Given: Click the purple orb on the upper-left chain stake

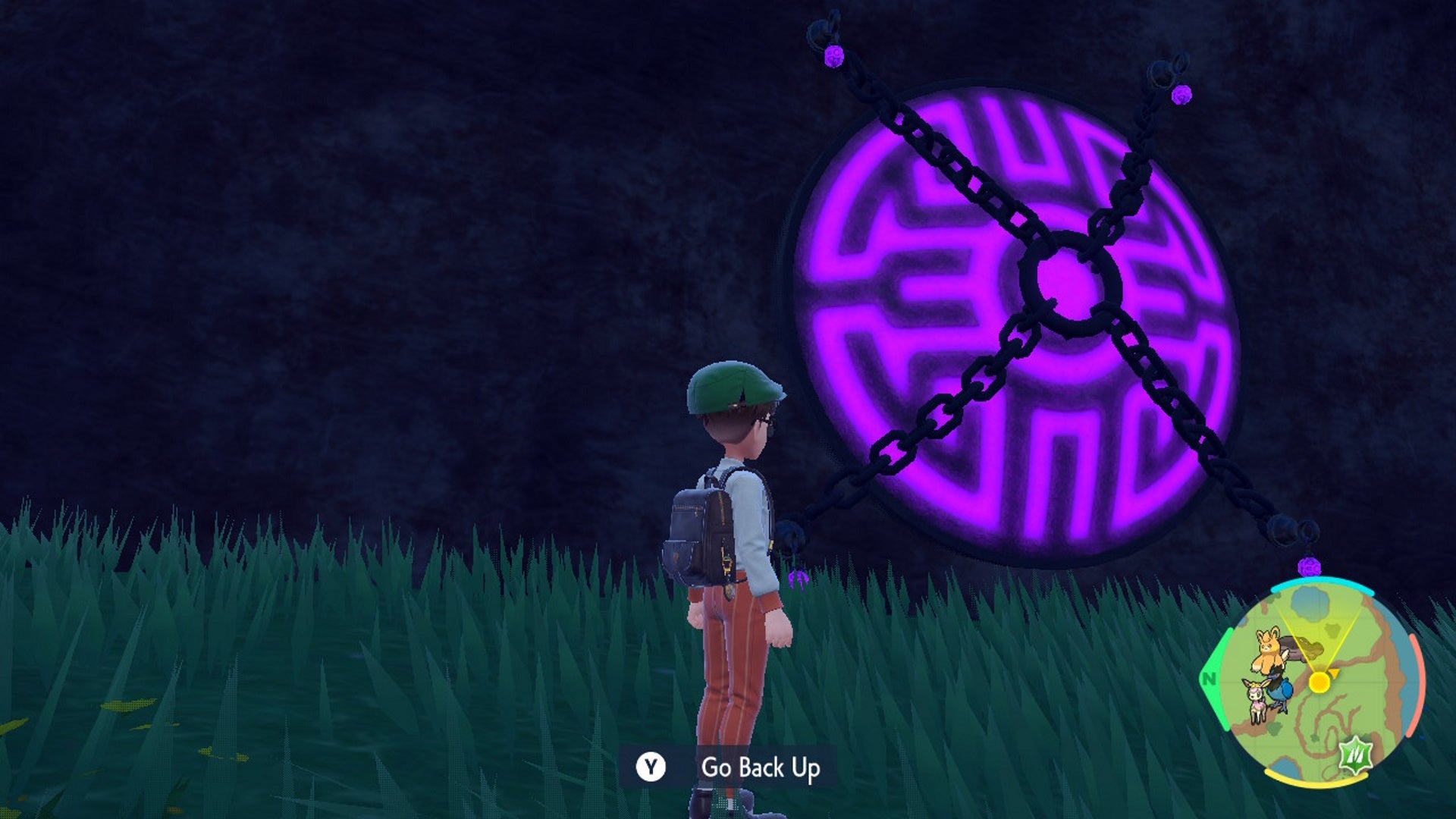Looking at the screenshot, I should click(833, 55).
